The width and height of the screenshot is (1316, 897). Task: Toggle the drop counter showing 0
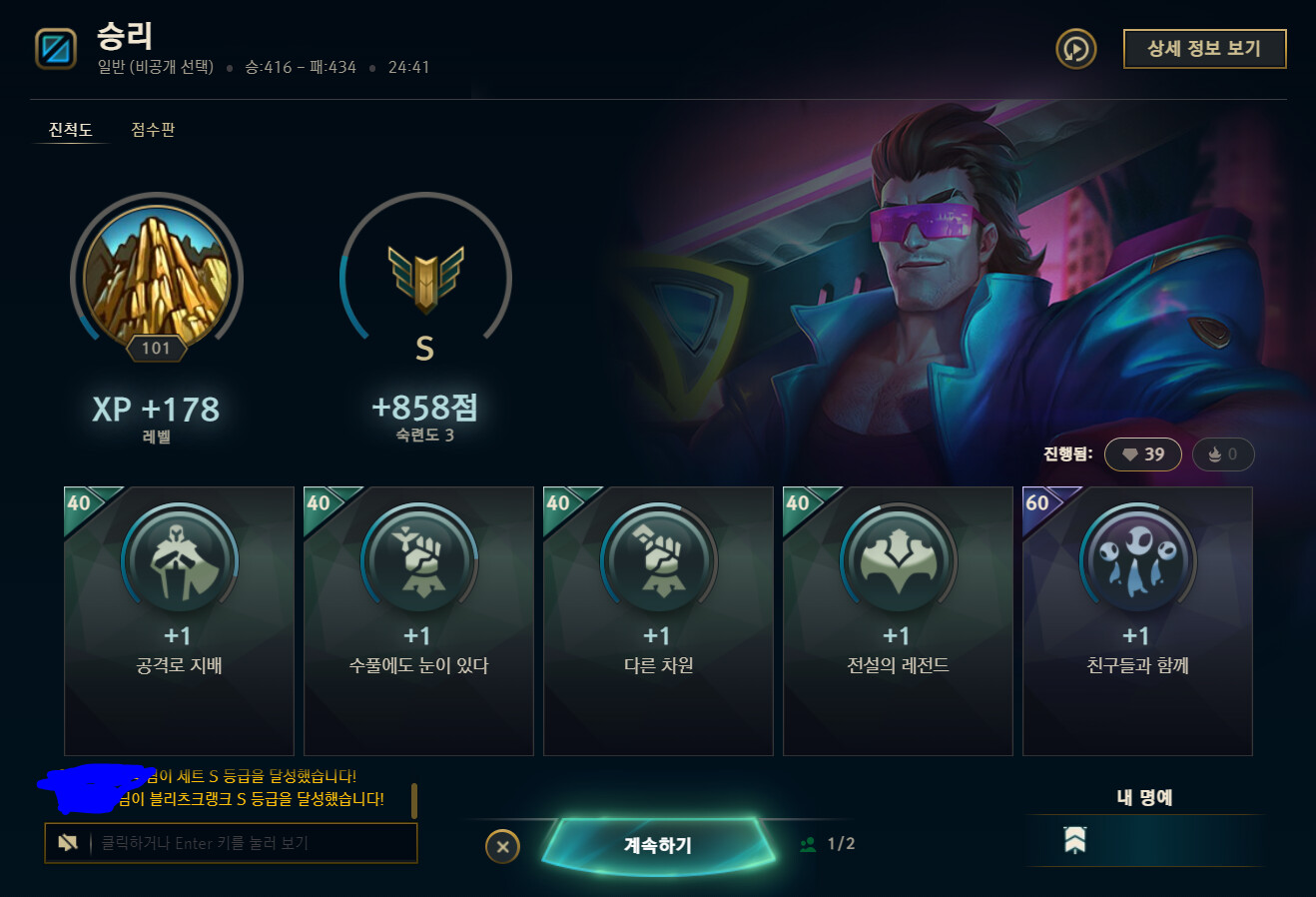click(x=1222, y=453)
